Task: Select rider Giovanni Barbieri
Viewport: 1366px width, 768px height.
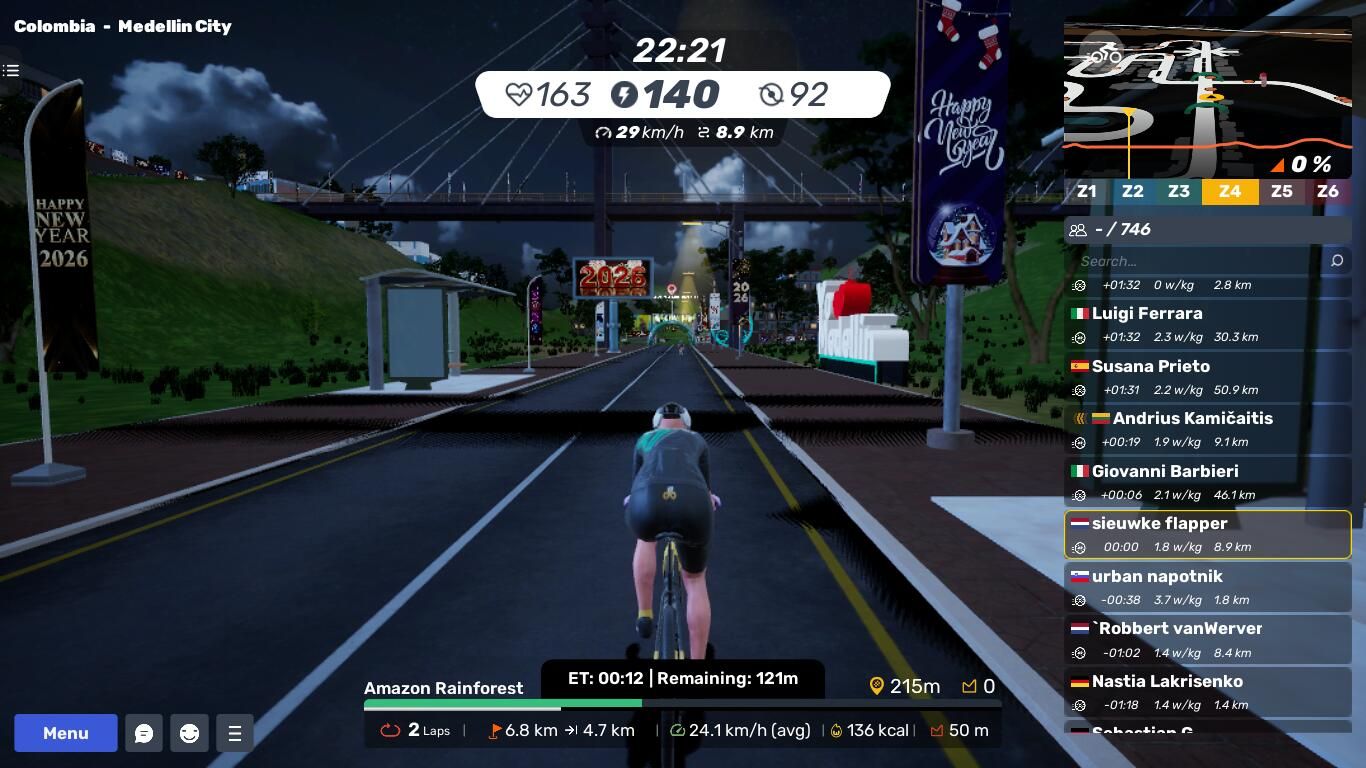Action: coord(1207,482)
